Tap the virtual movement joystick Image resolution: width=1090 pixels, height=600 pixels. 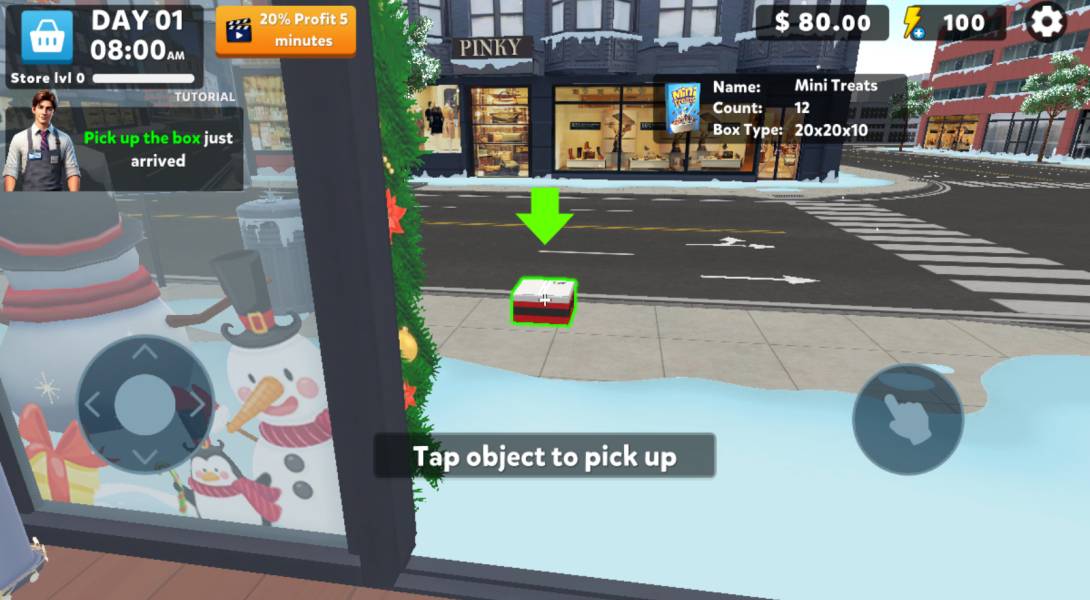point(146,403)
